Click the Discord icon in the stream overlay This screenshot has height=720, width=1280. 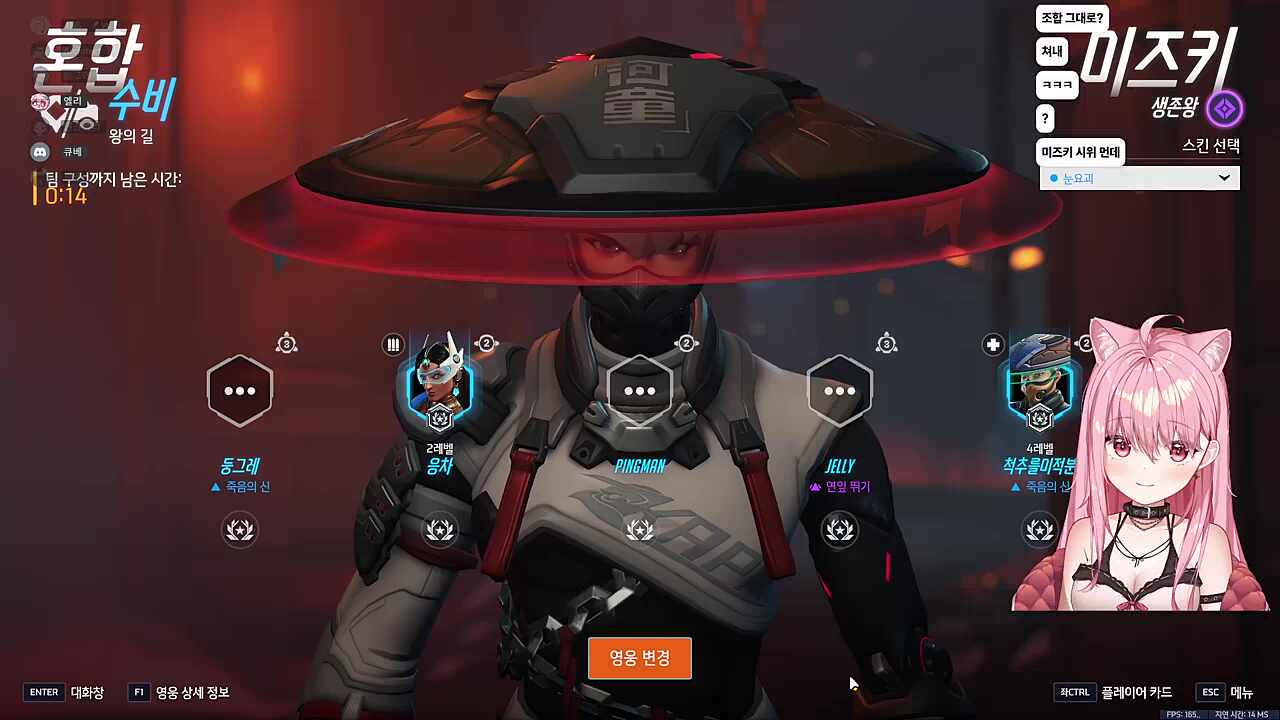[40, 152]
